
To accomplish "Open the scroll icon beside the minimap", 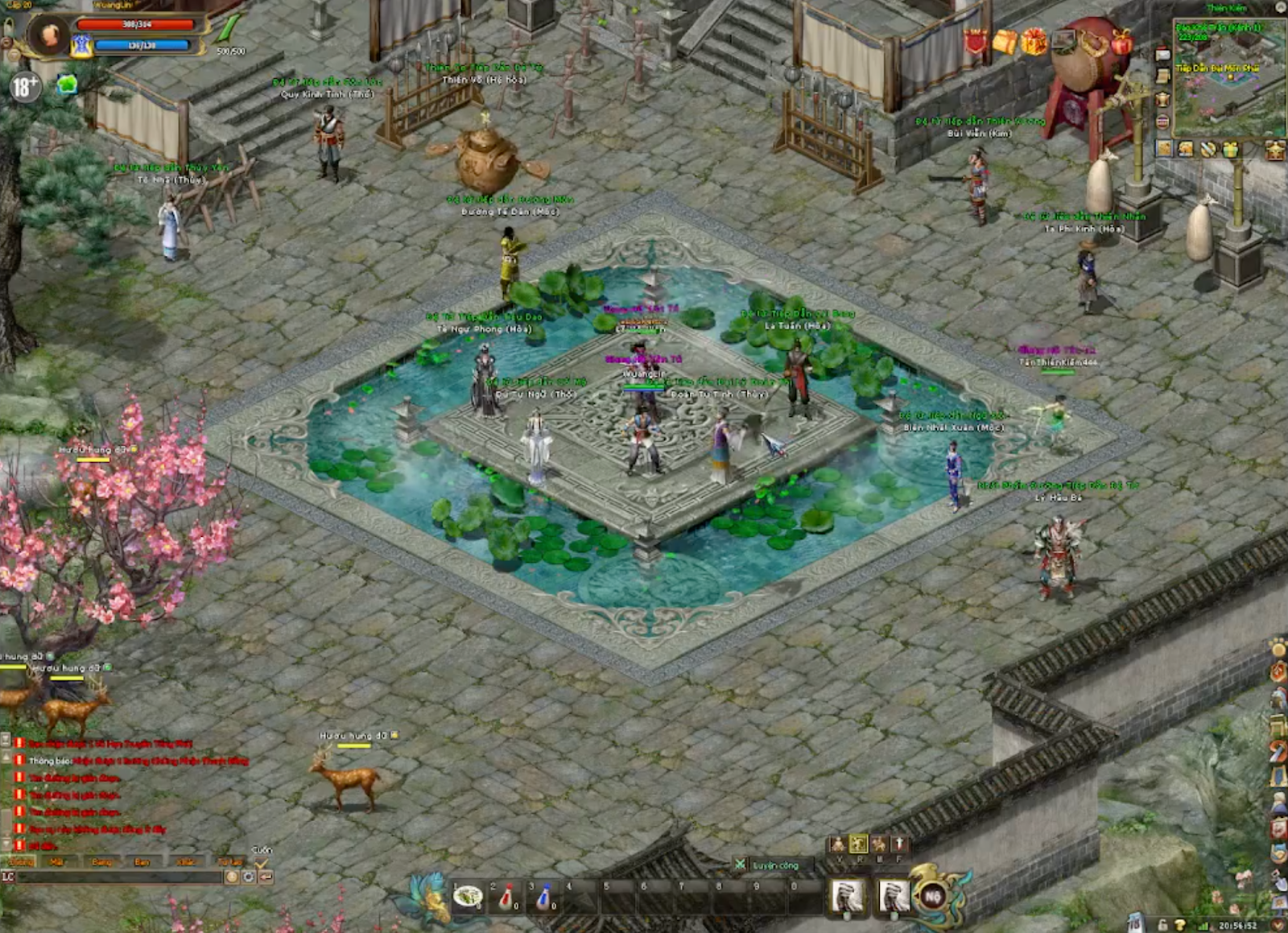I will pos(1162,76).
